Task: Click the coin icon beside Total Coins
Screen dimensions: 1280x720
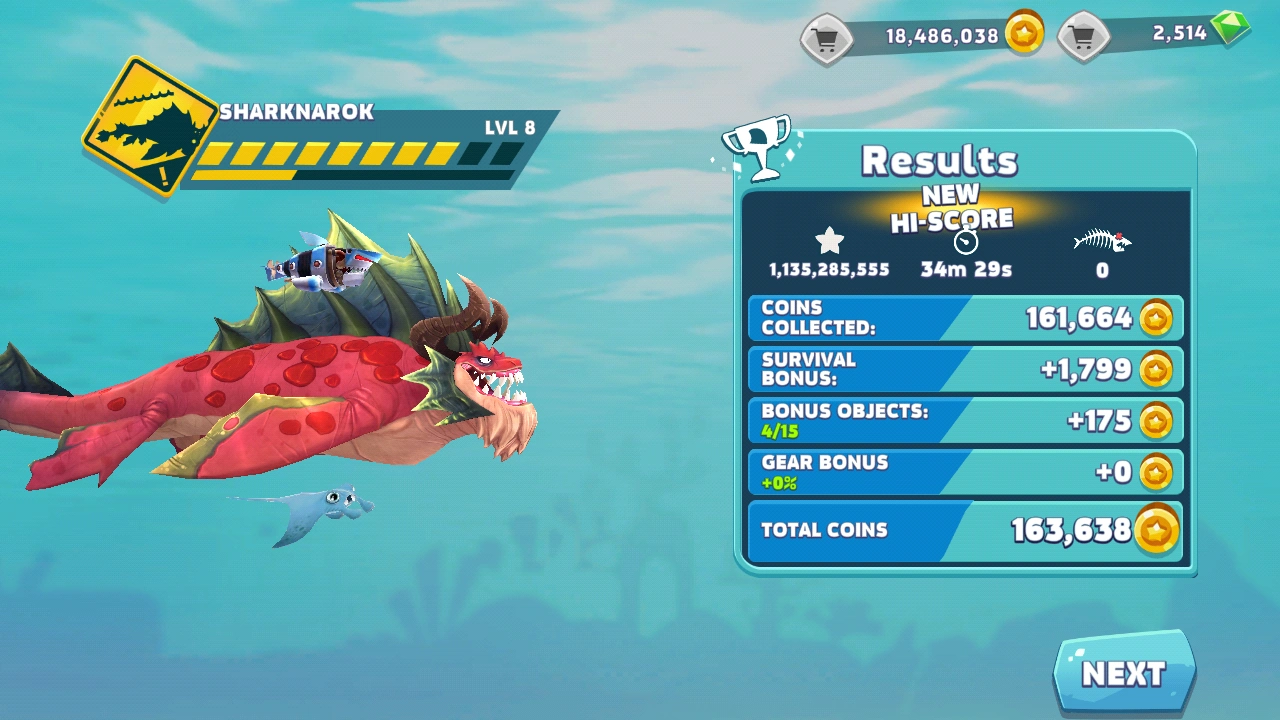Action: 1156,531
